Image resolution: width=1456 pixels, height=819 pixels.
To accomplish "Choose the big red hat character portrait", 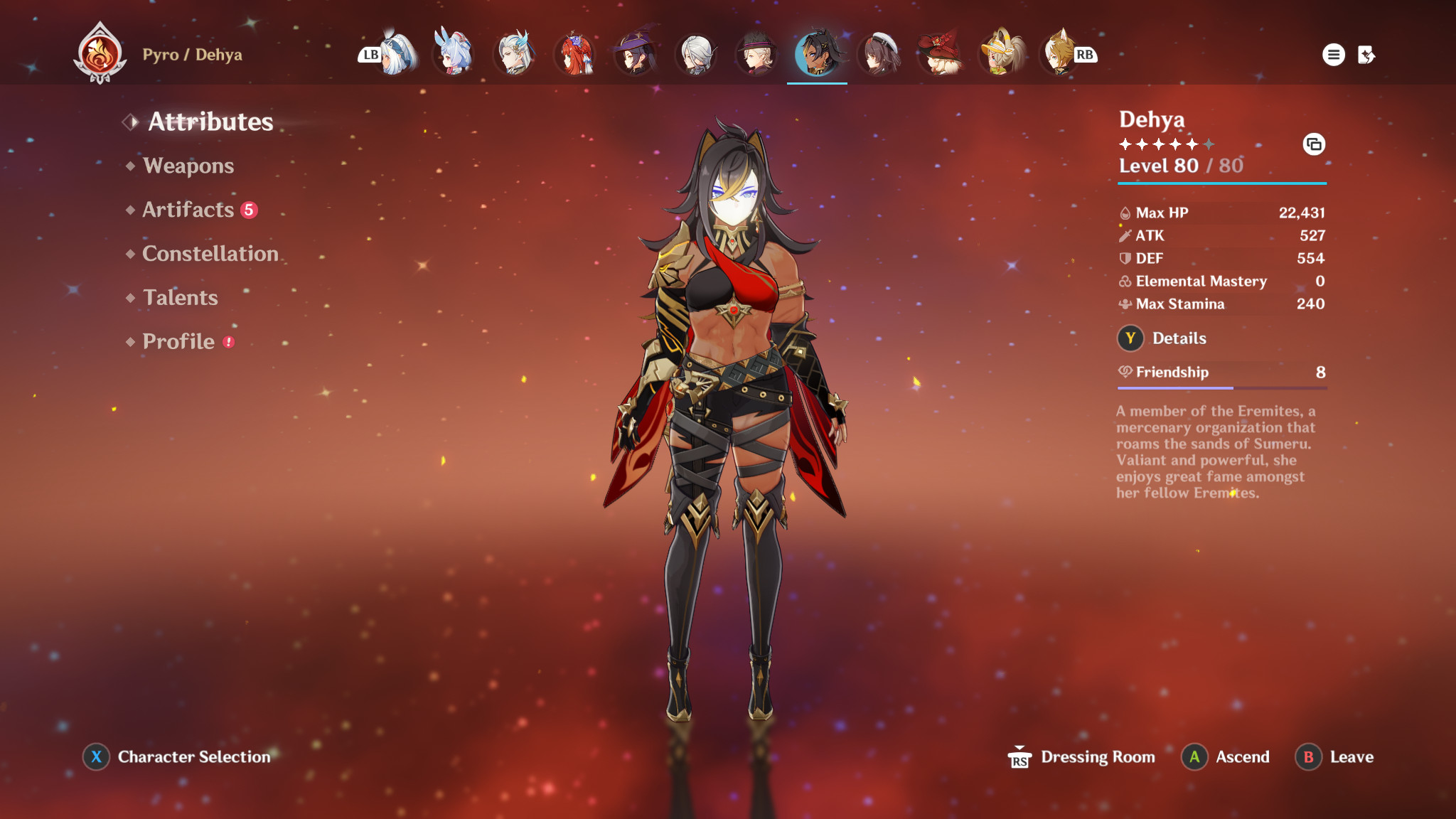I will pos(940,53).
